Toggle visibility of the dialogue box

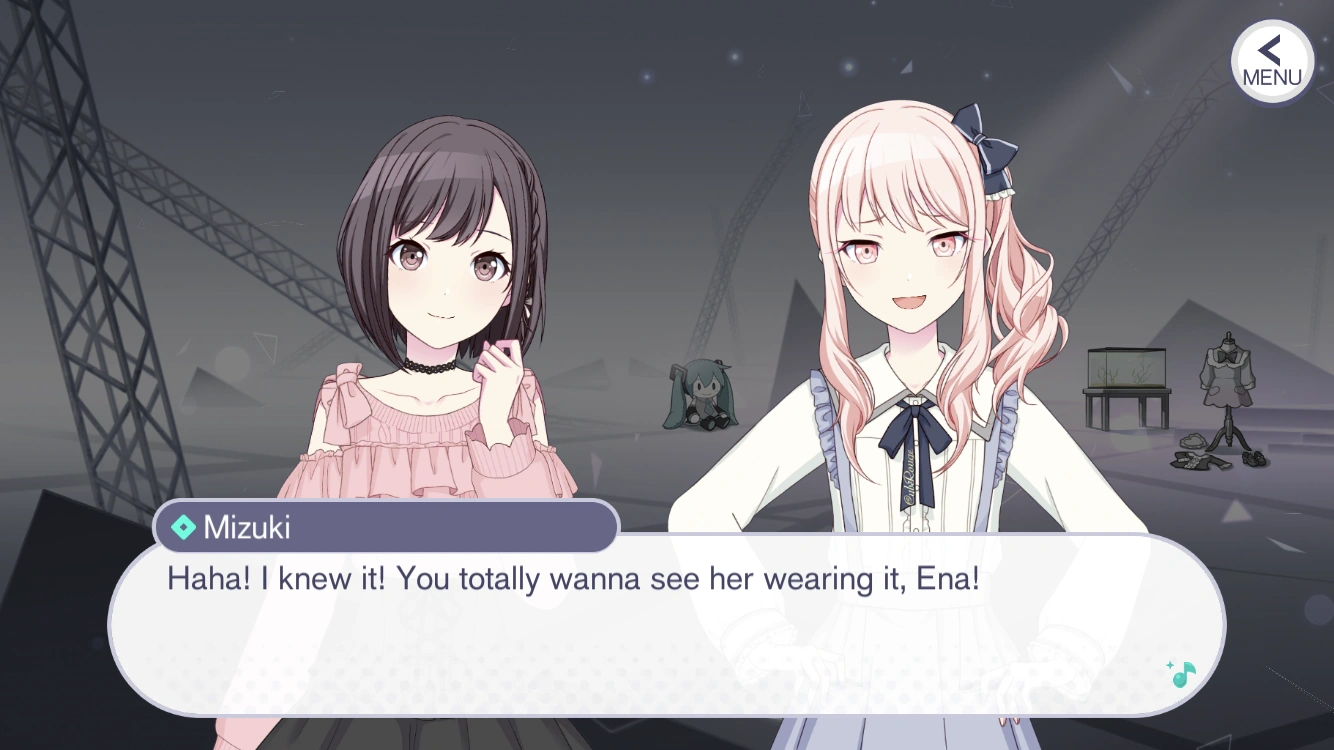coord(670,630)
